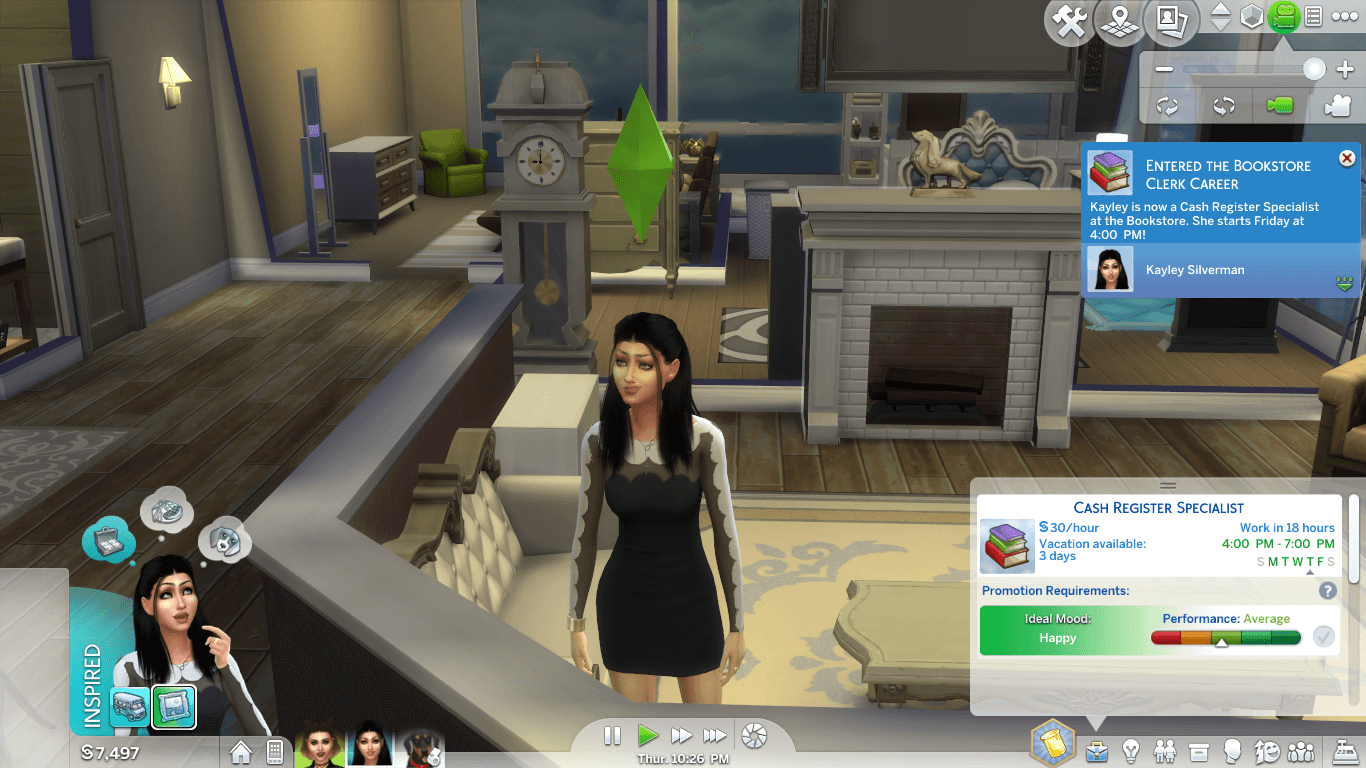The height and width of the screenshot is (768, 1366).
Task: Open the phone from the bottom bar
Action: tap(275, 750)
